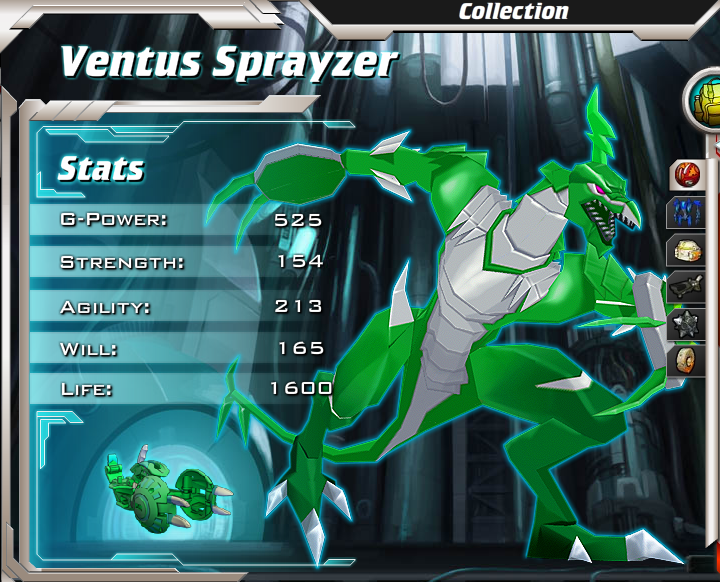The width and height of the screenshot is (720, 584).
Task: Open the stone ring item tab
Action: click(x=688, y=360)
